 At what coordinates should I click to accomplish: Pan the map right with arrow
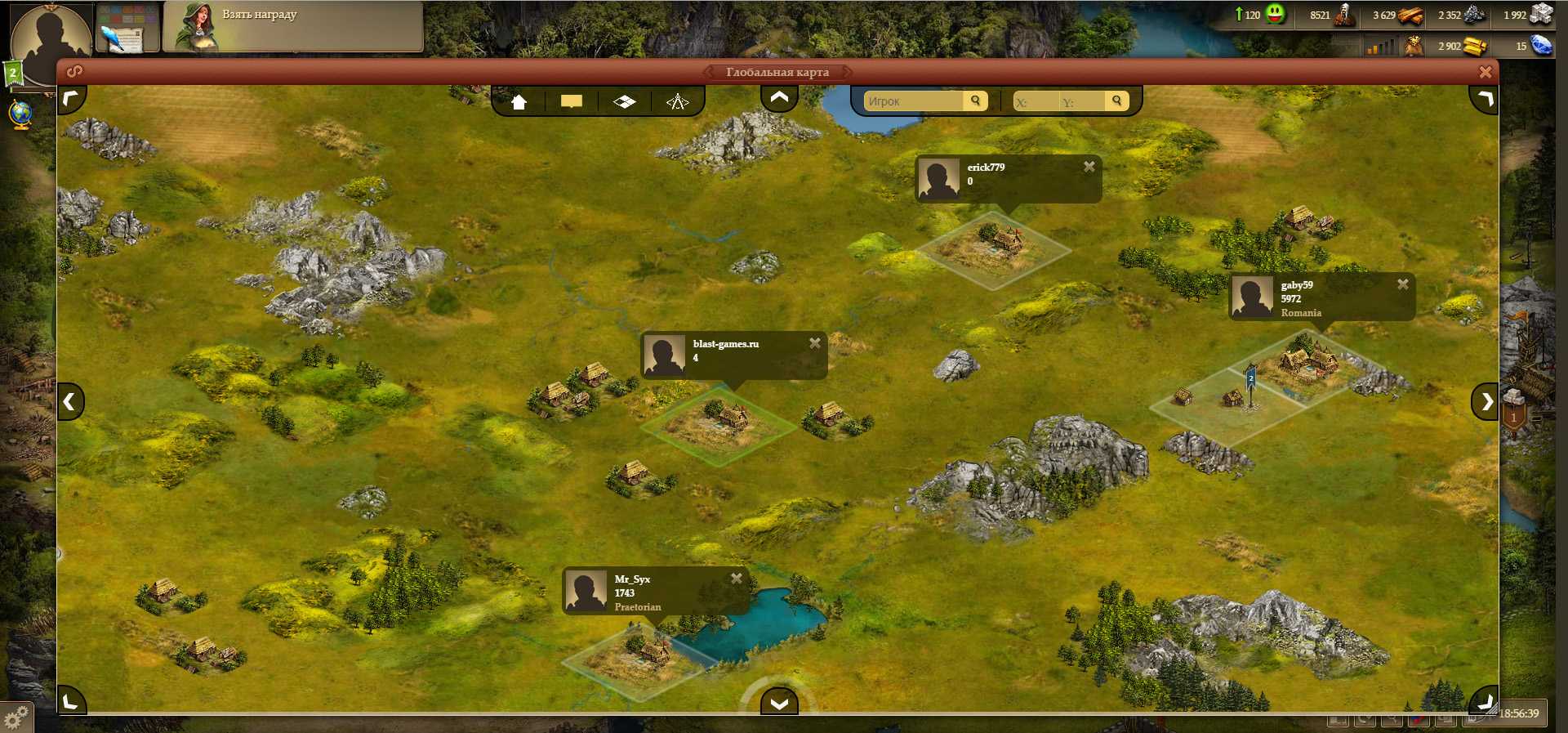(1486, 401)
